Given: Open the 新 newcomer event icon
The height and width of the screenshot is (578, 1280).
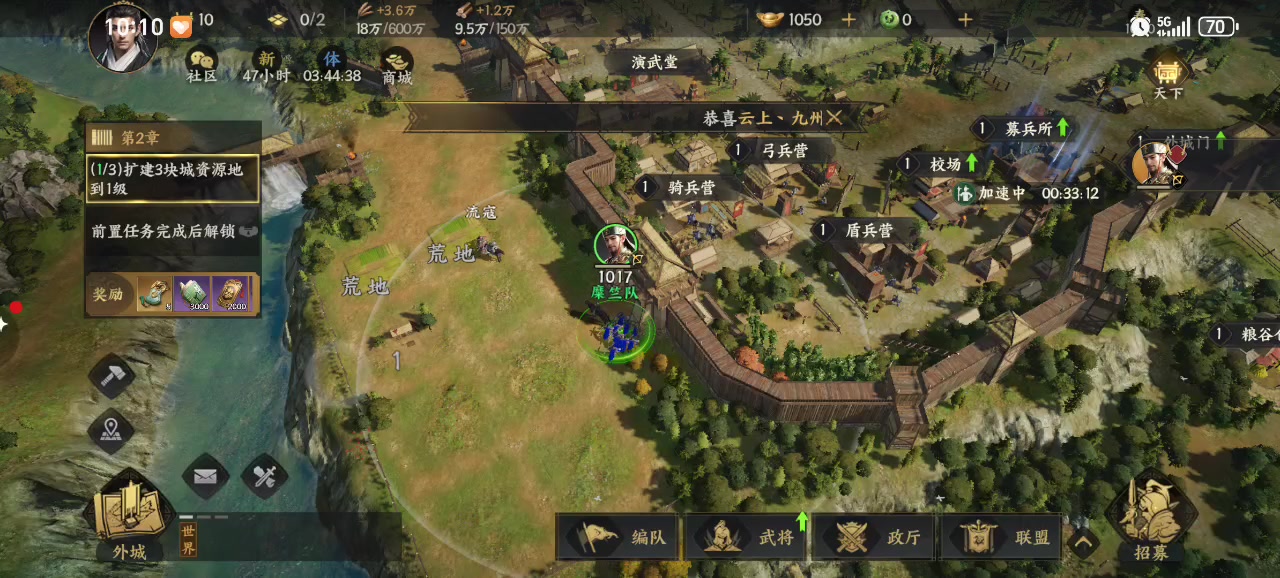Looking at the screenshot, I should [x=266, y=62].
